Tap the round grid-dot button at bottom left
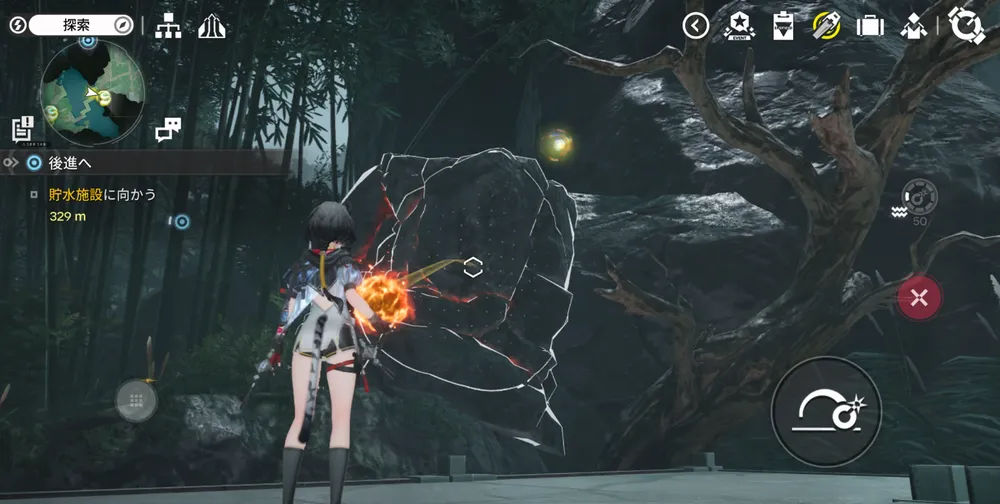The width and height of the screenshot is (1000, 504). [136, 400]
